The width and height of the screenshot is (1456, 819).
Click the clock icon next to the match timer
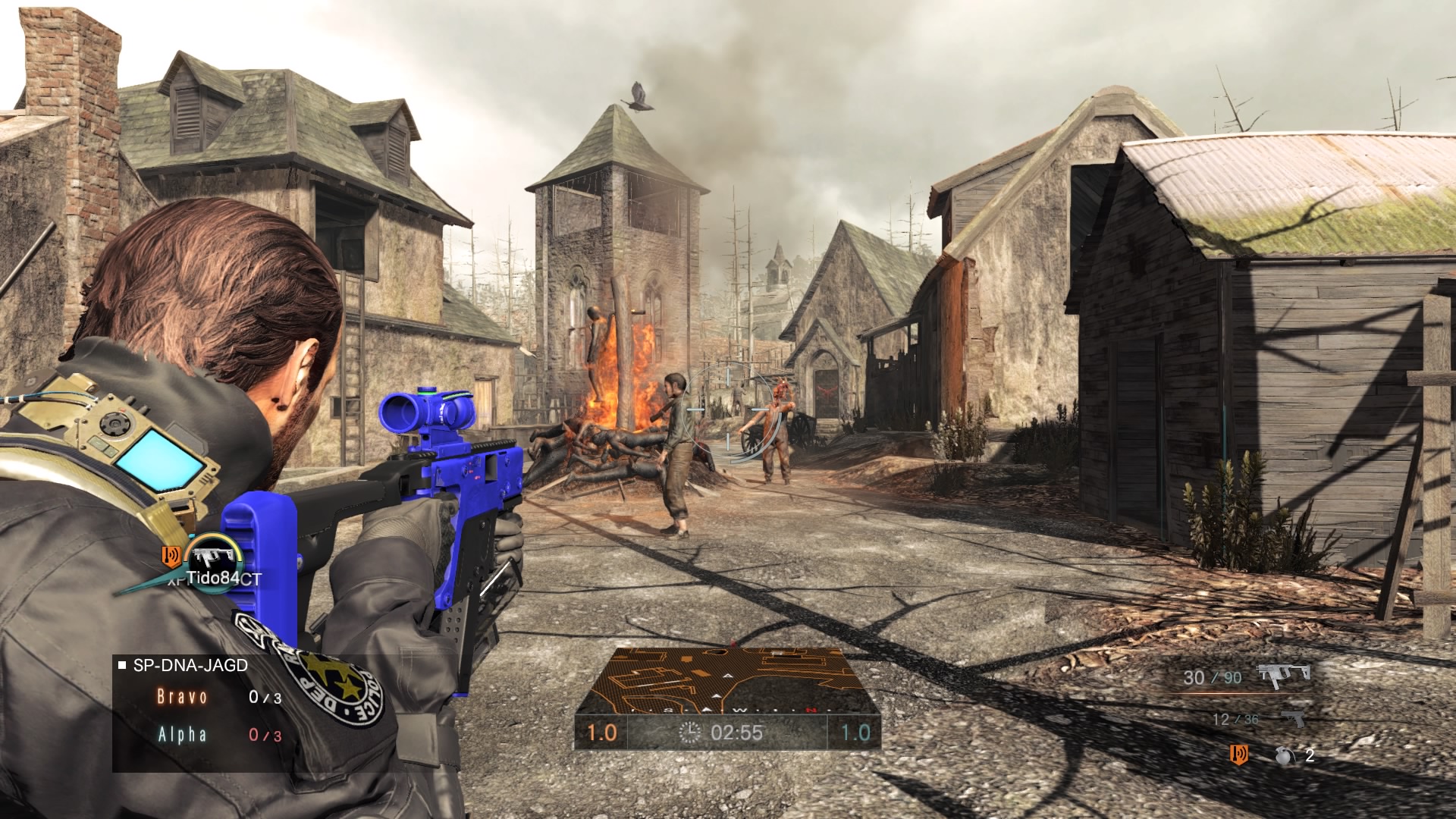689,735
